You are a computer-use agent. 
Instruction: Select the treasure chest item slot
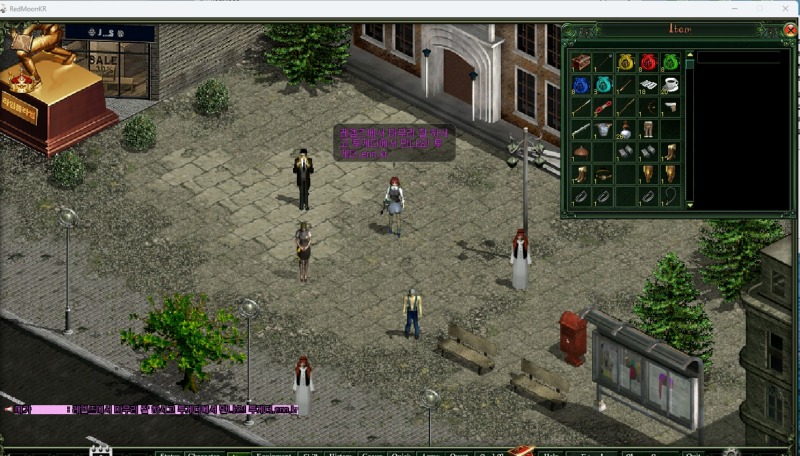[580, 63]
